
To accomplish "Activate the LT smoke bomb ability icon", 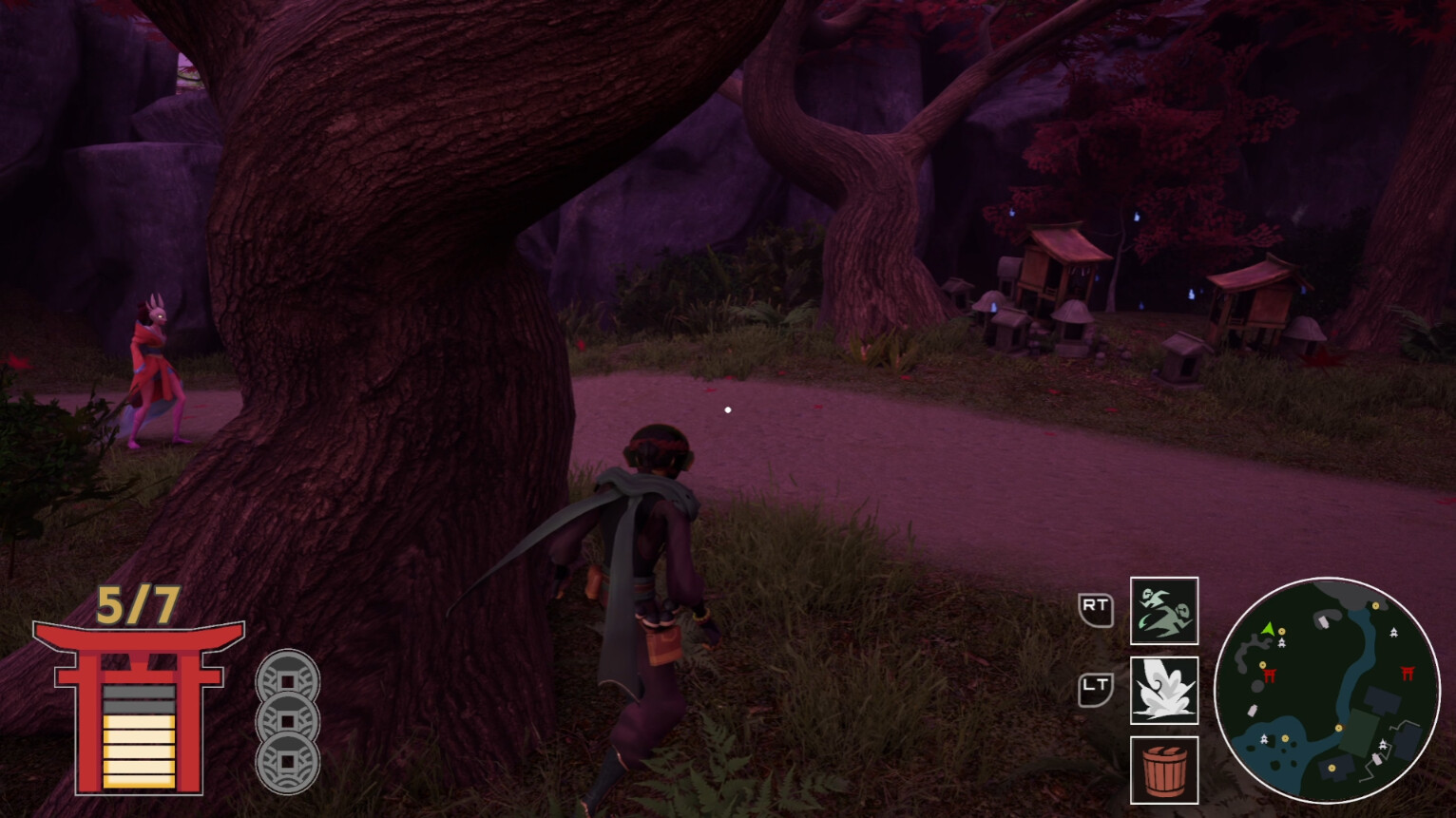I will tap(1164, 689).
